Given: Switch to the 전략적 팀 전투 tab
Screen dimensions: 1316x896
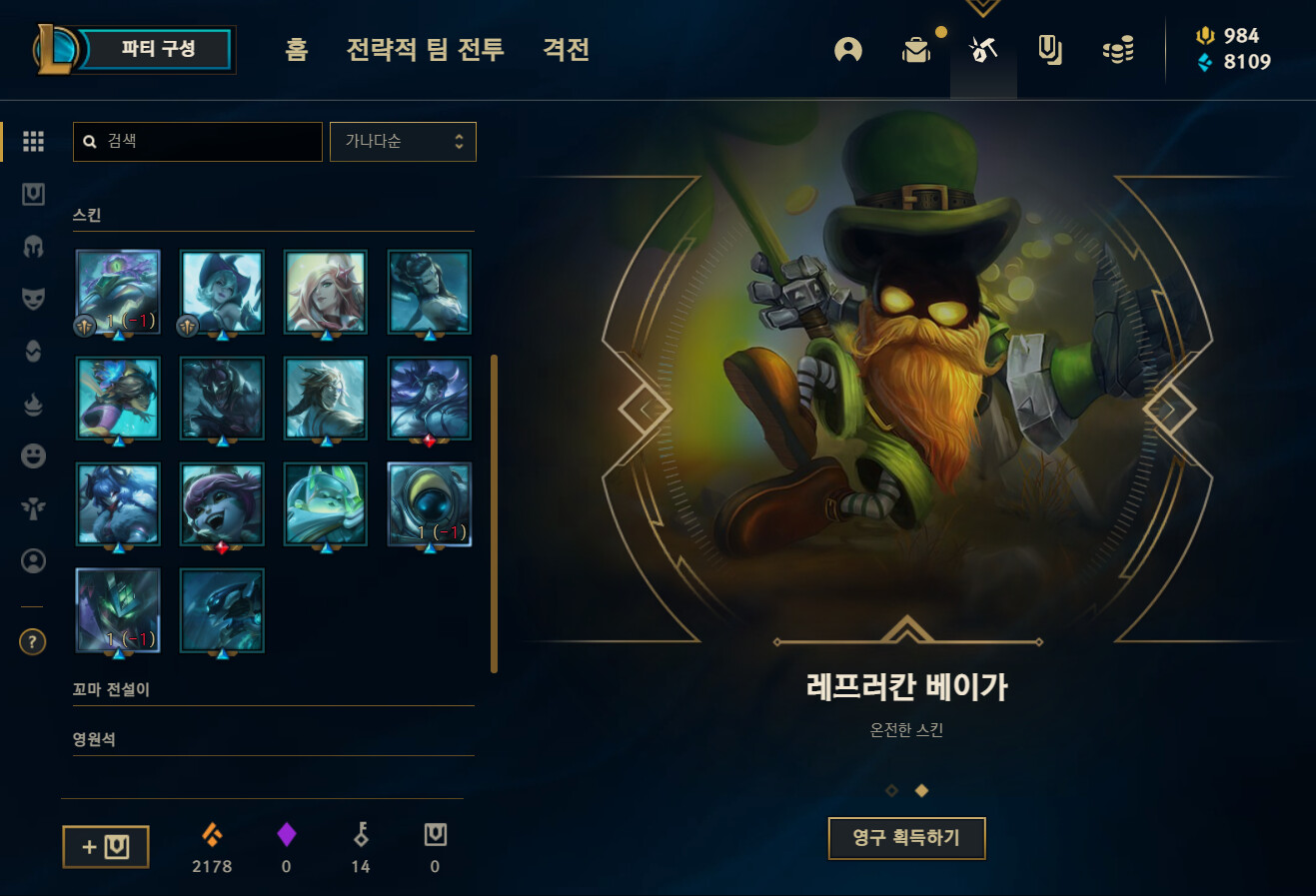Looking at the screenshot, I should tap(424, 50).
